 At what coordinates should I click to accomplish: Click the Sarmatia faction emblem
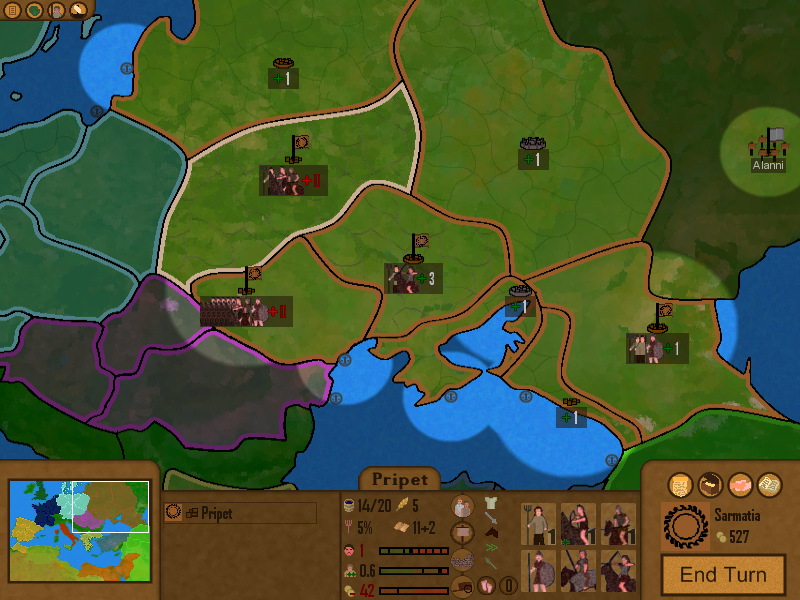(685, 525)
